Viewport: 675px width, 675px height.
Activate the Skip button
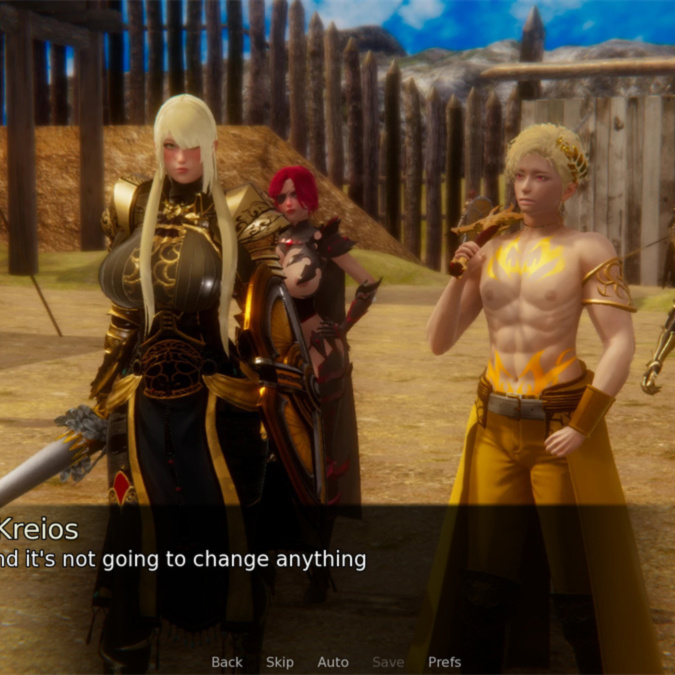point(280,662)
